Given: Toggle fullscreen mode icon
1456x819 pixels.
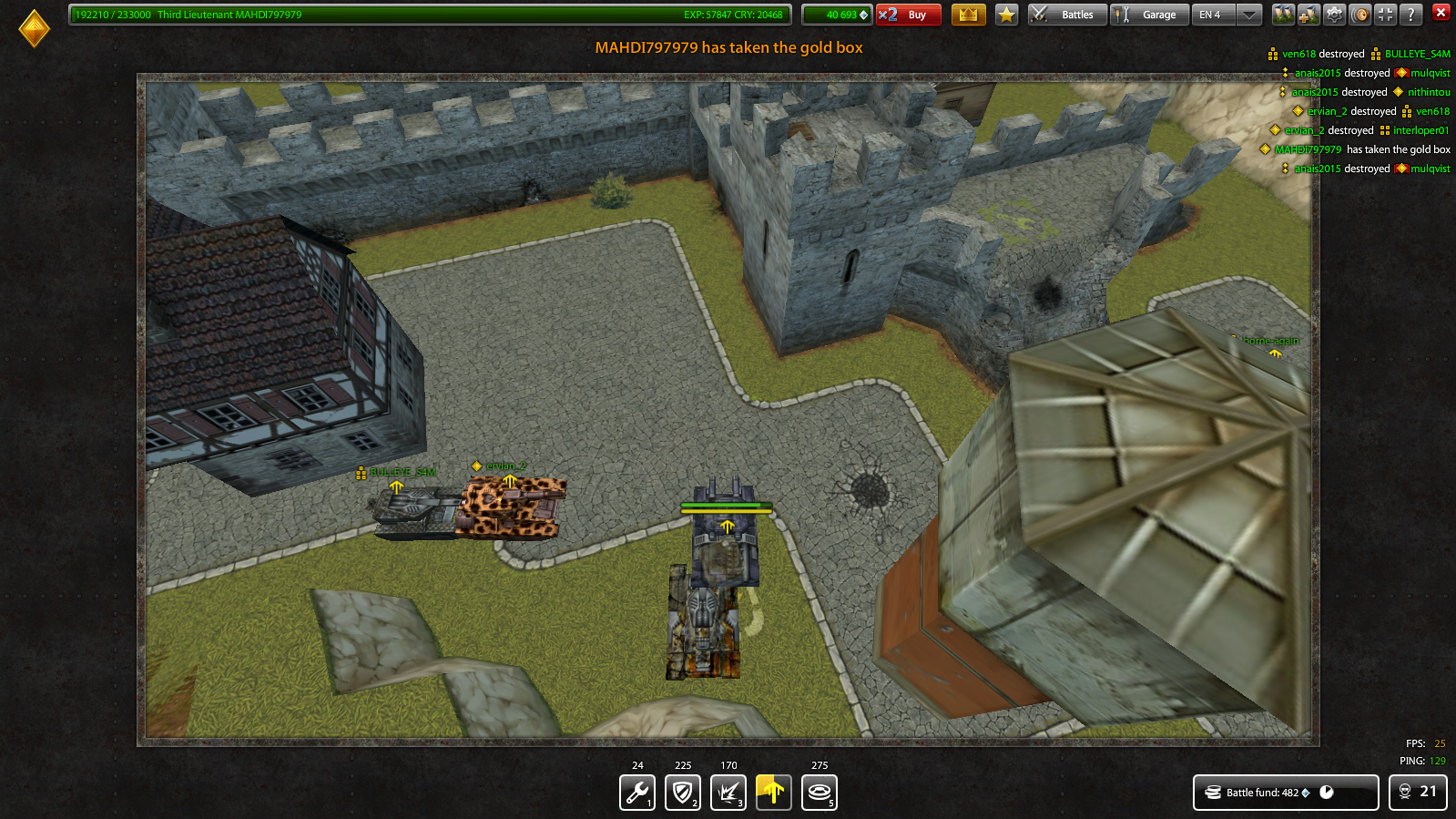Looking at the screenshot, I should pos(1385,14).
